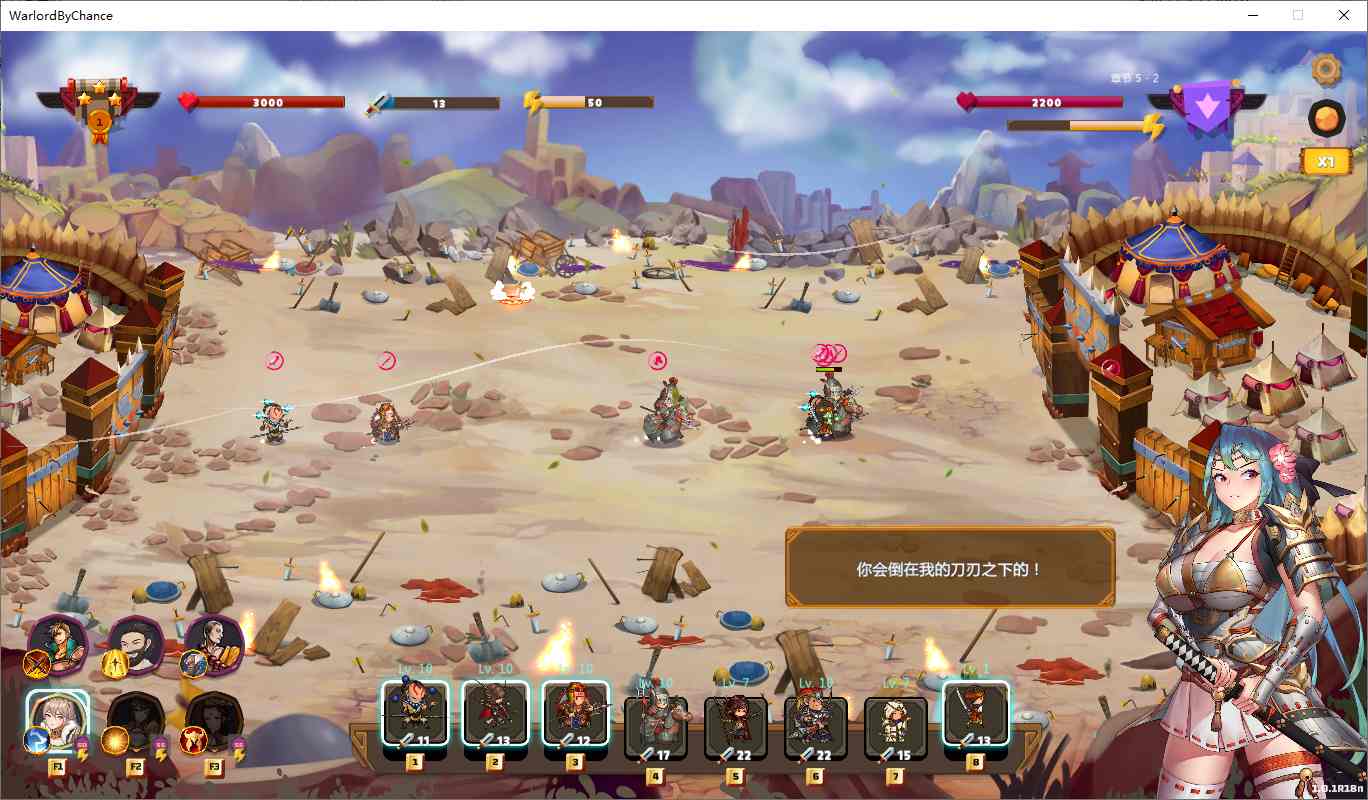Screen dimensions: 1368x800
Task: Deploy unit card number 2
Action: tap(495, 713)
